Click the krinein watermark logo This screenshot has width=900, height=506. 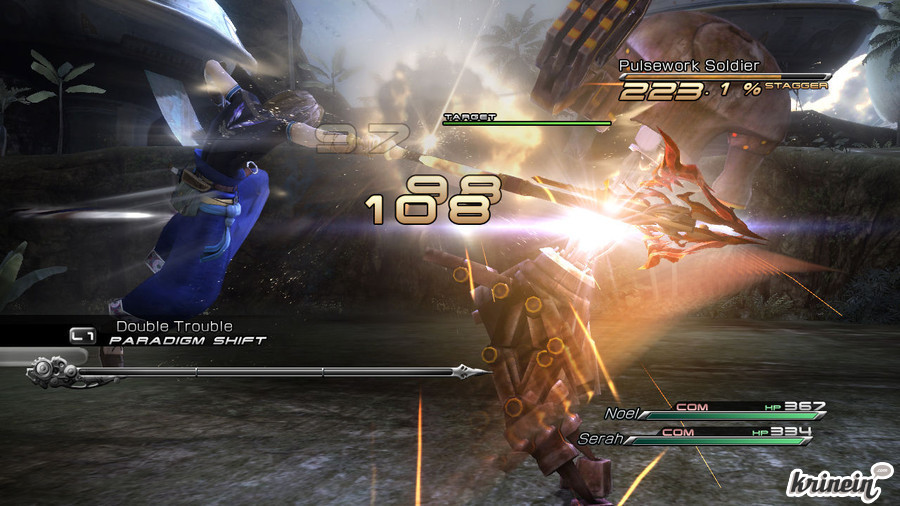[838, 480]
